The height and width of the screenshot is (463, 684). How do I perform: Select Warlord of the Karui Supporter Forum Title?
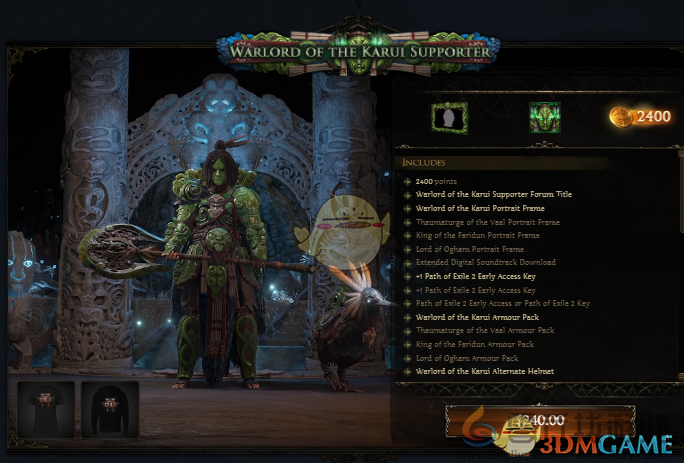click(x=487, y=194)
